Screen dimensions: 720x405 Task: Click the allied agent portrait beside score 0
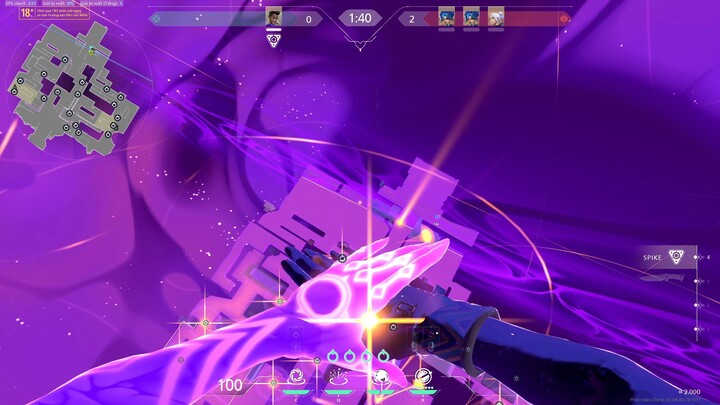point(274,18)
